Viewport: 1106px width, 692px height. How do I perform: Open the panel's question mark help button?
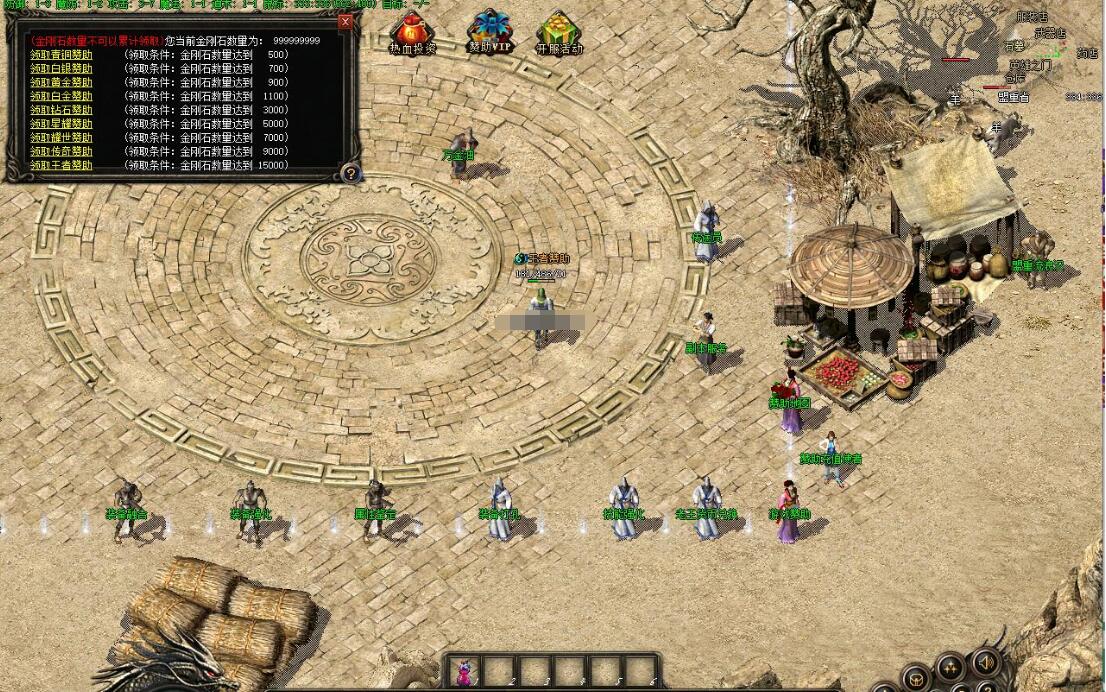tap(350, 174)
